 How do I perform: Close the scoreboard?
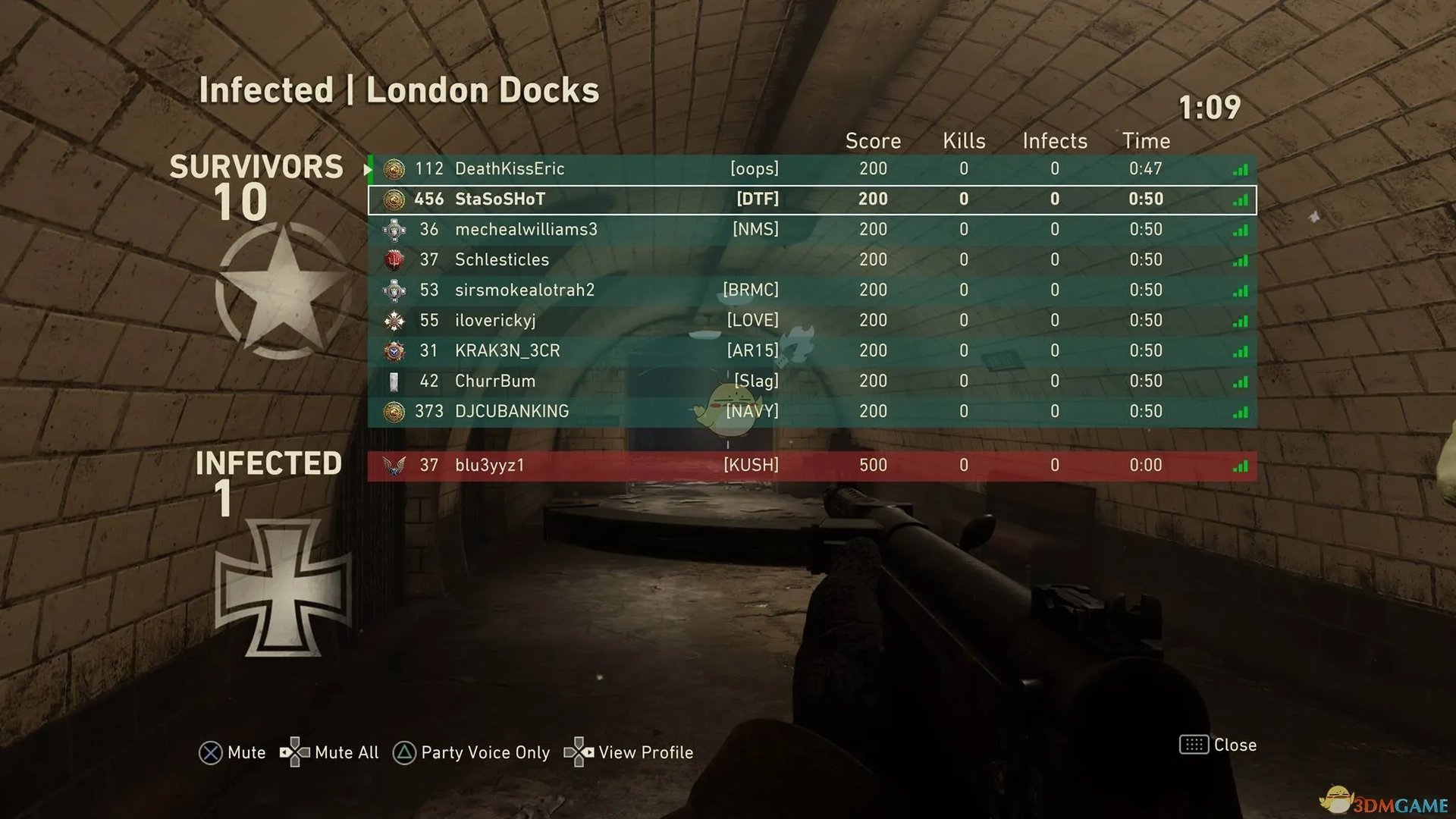click(x=1218, y=745)
